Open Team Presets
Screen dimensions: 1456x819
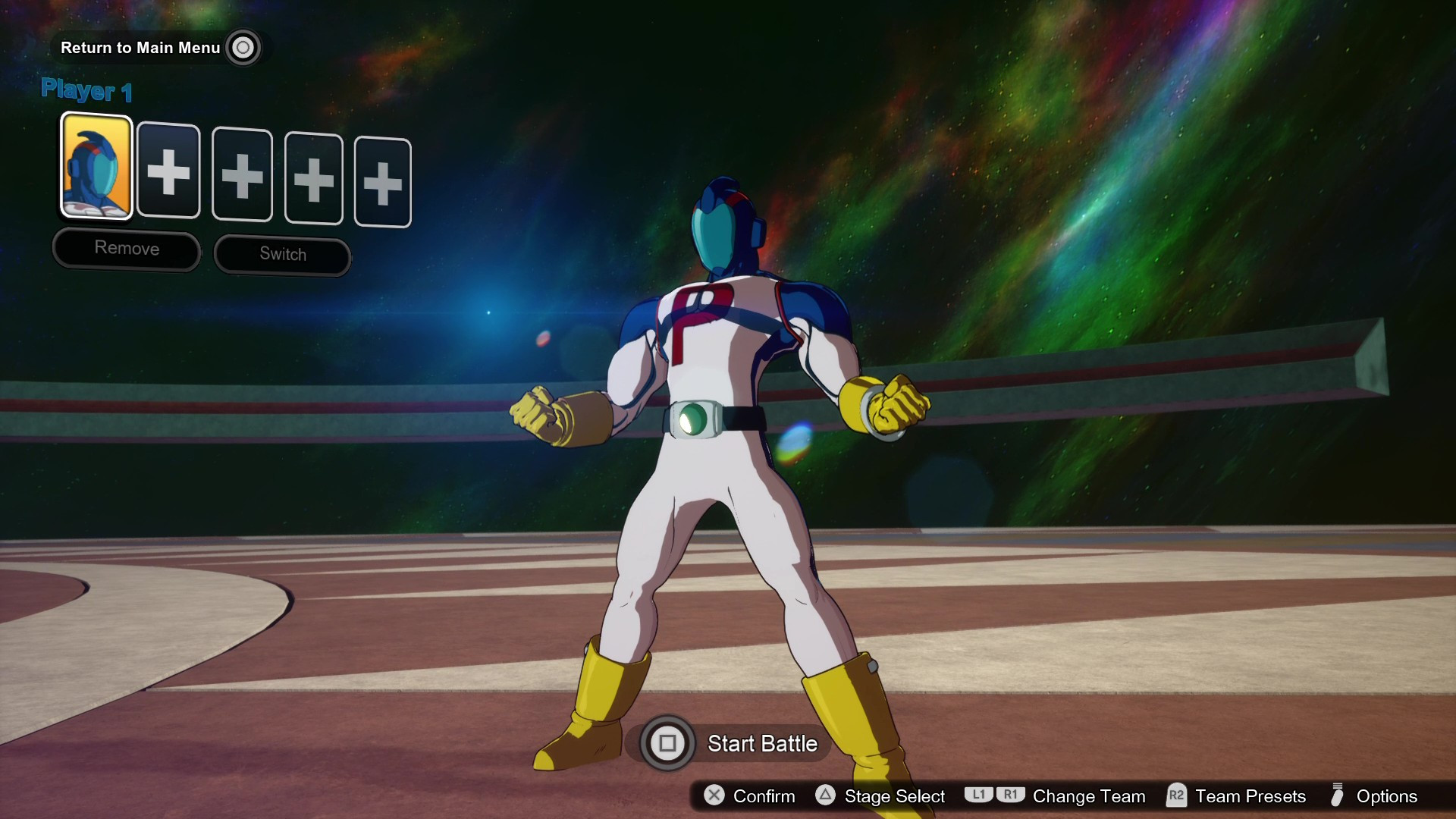(x=1249, y=796)
